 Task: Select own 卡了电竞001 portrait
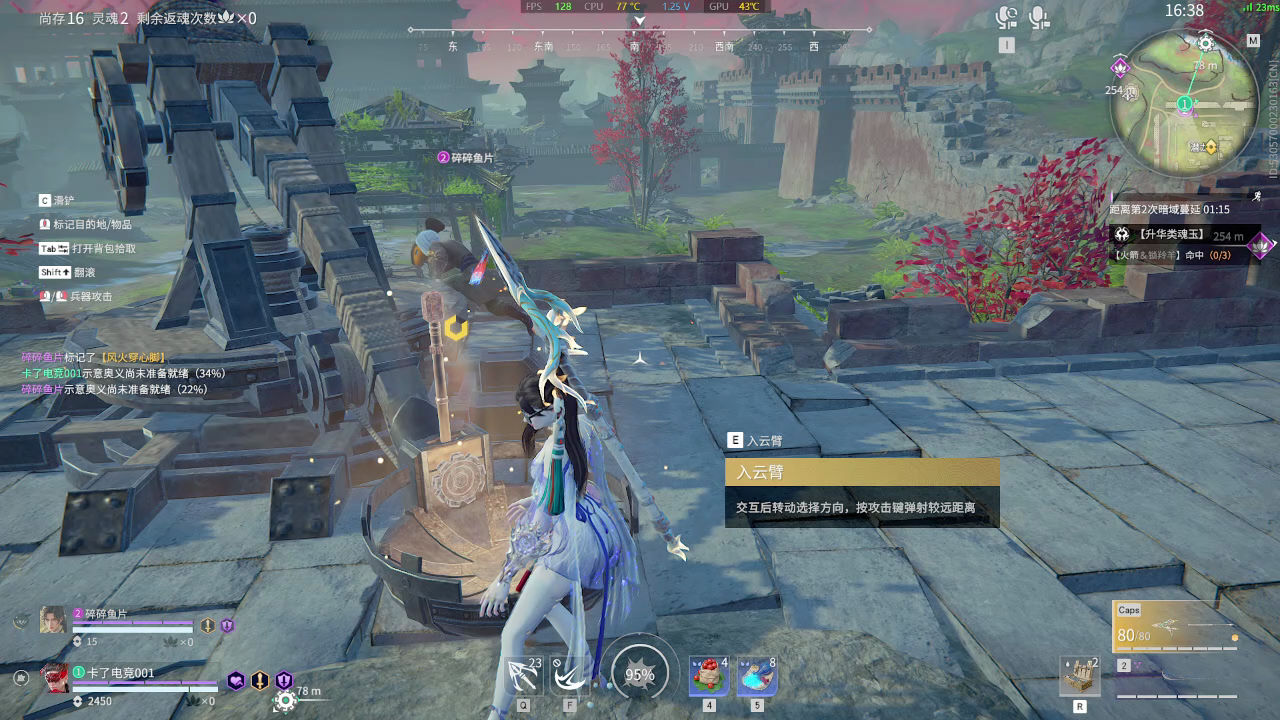55,678
